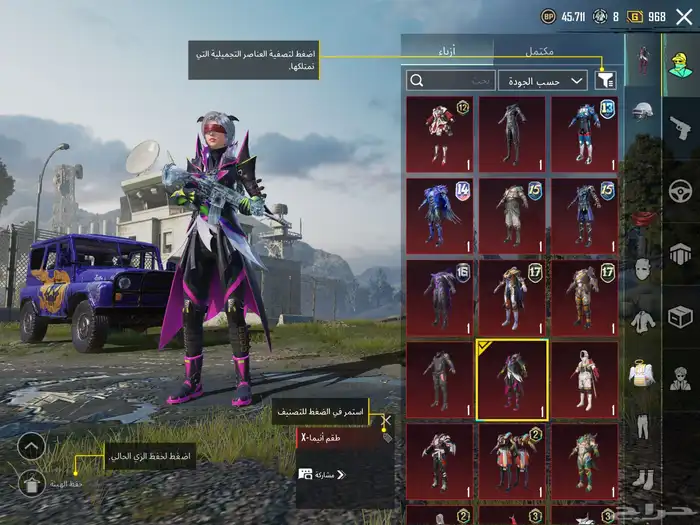Save the current outfit preset
The height and width of the screenshot is (525, 700).
32,484
